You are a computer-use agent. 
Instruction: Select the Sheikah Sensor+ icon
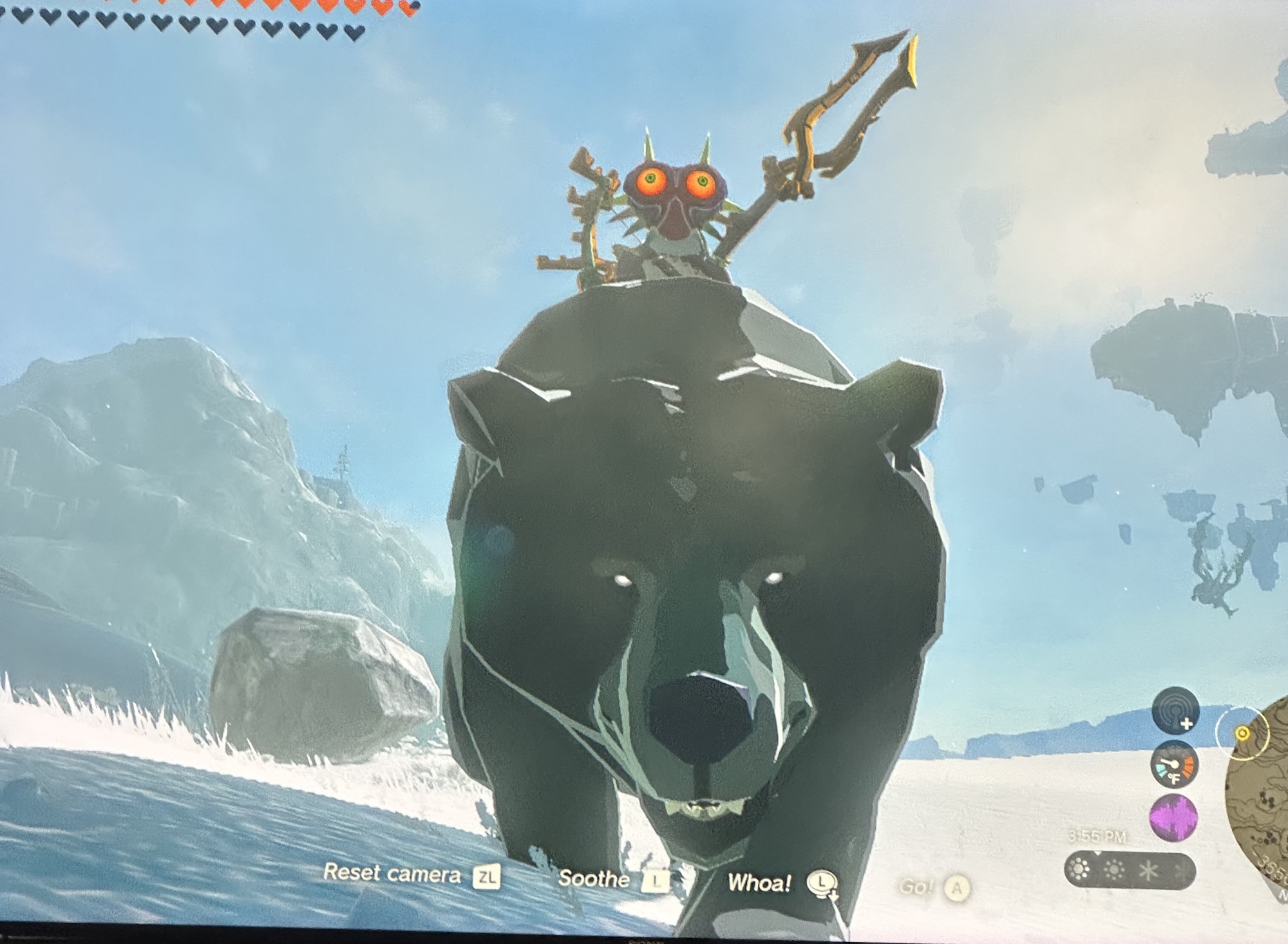(1174, 711)
